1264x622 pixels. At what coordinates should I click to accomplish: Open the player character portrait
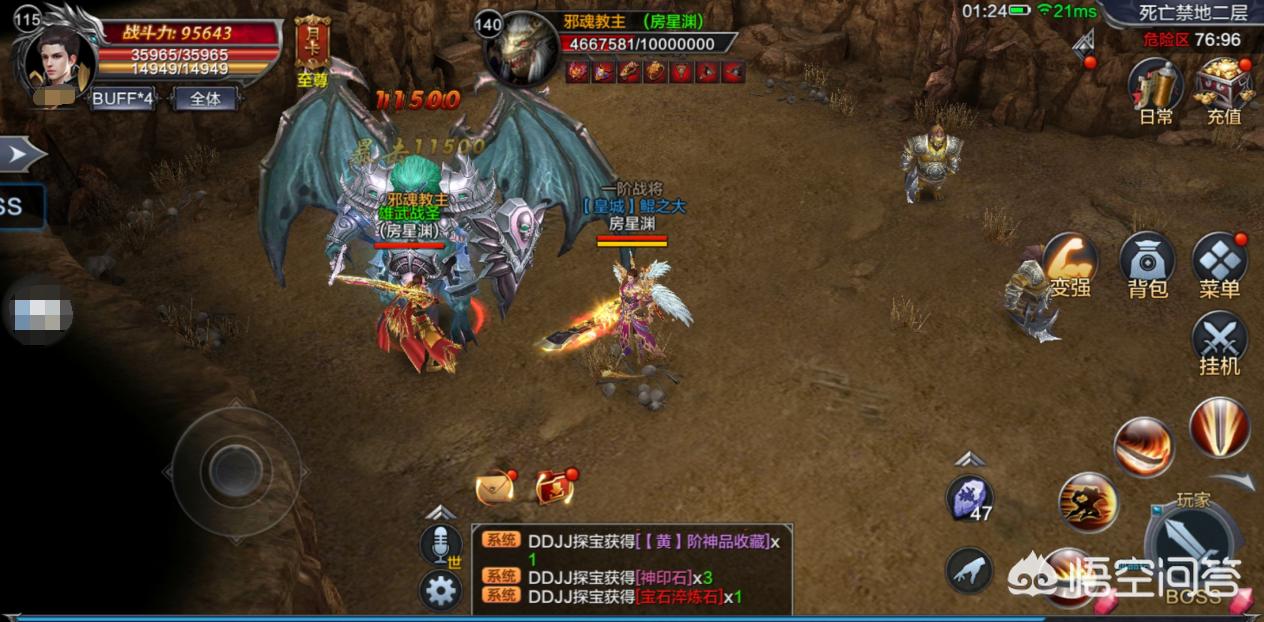59,59
